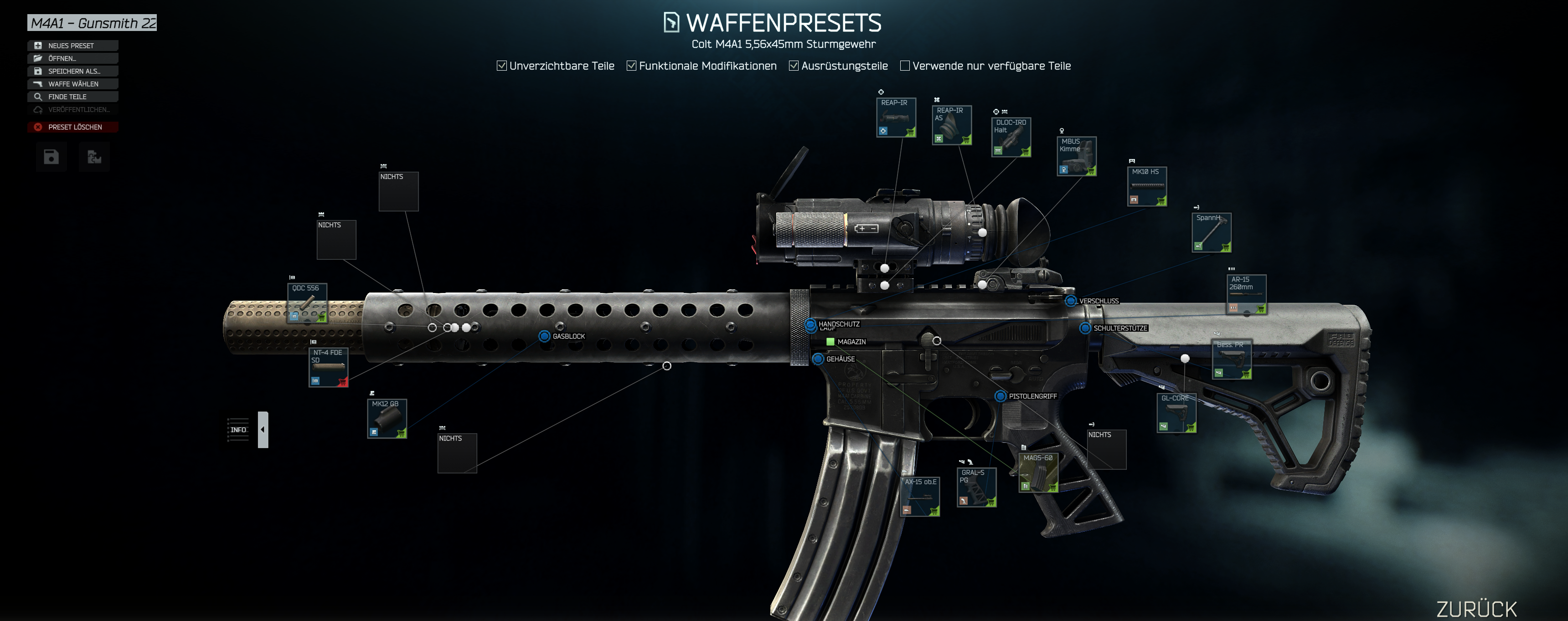Image resolution: width=1568 pixels, height=621 pixels.
Task: Open the Finde Teile search
Action: click(x=72, y=97)
